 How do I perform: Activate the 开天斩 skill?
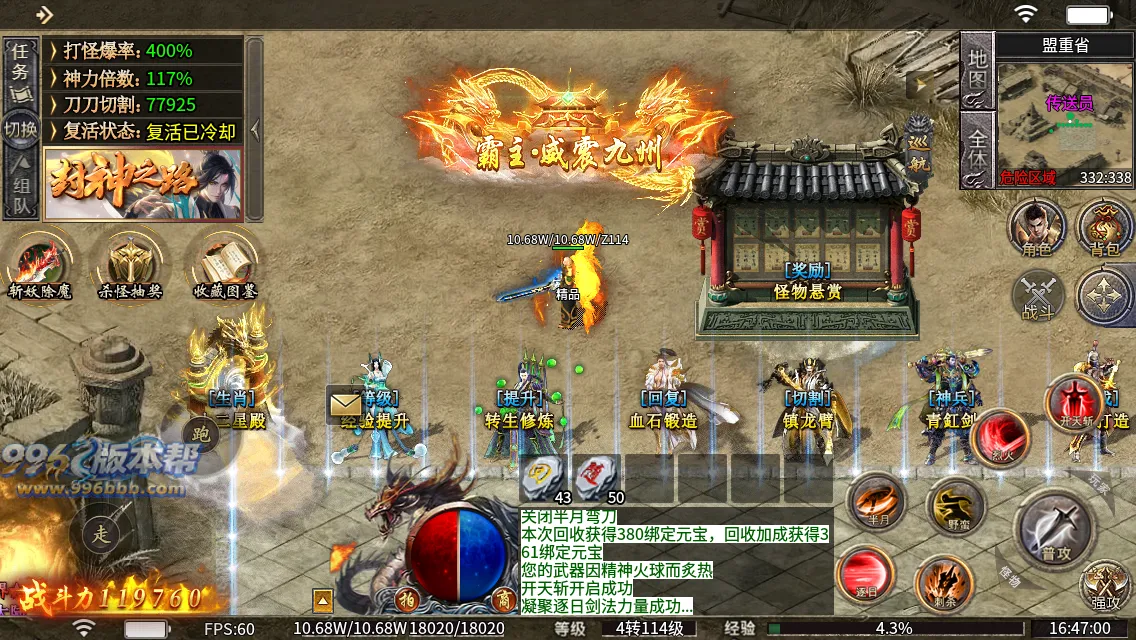click(1074, 401)
